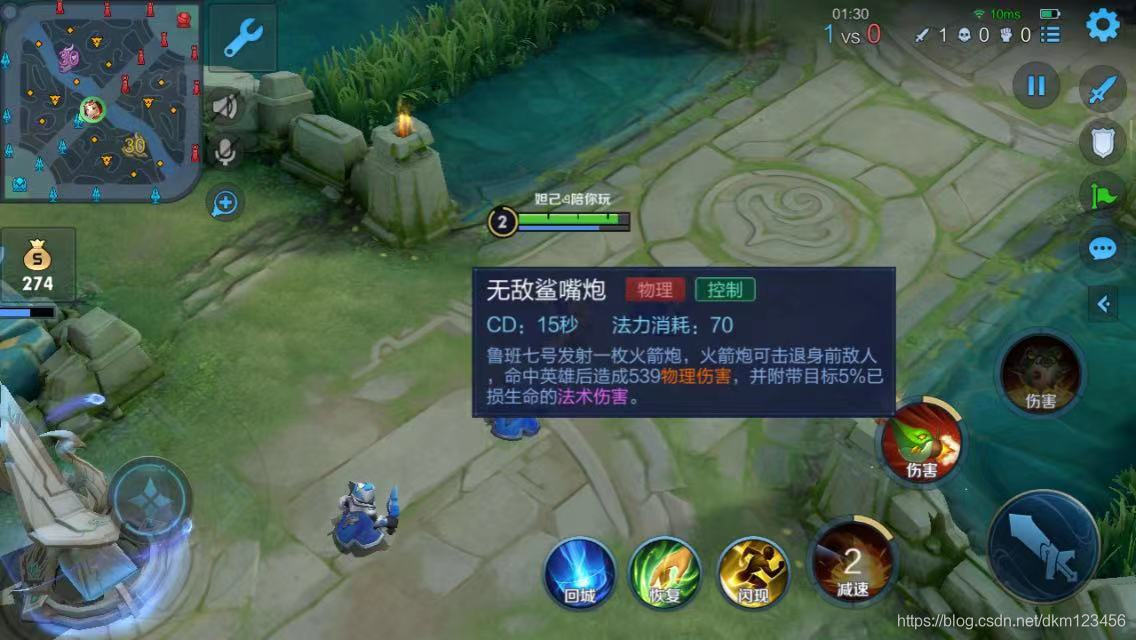
Task: Open the settings gear
Action: (x=1102, y=25)
